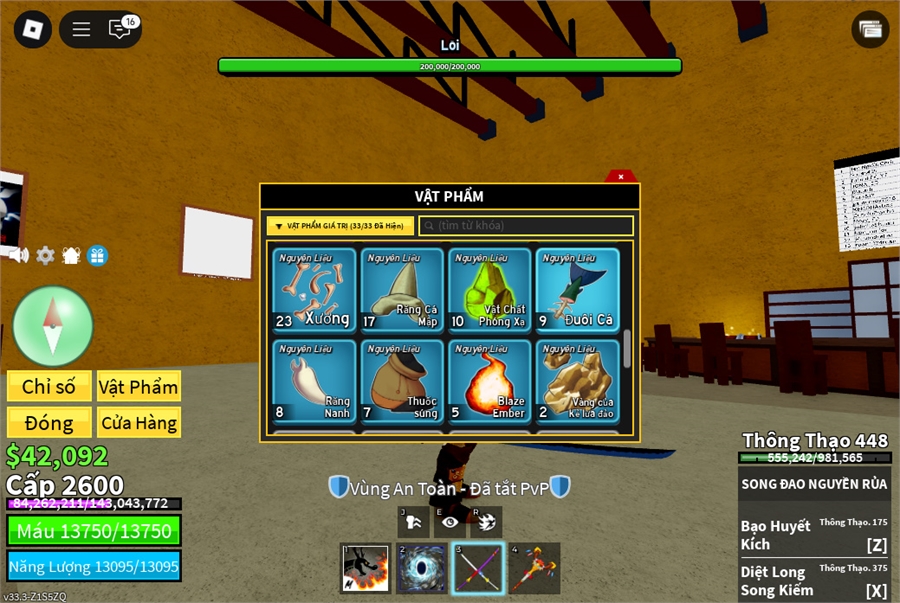
Task: Pick the Đuôi Cá material slot
Action: pyautogui.click(x=577, y=289)
